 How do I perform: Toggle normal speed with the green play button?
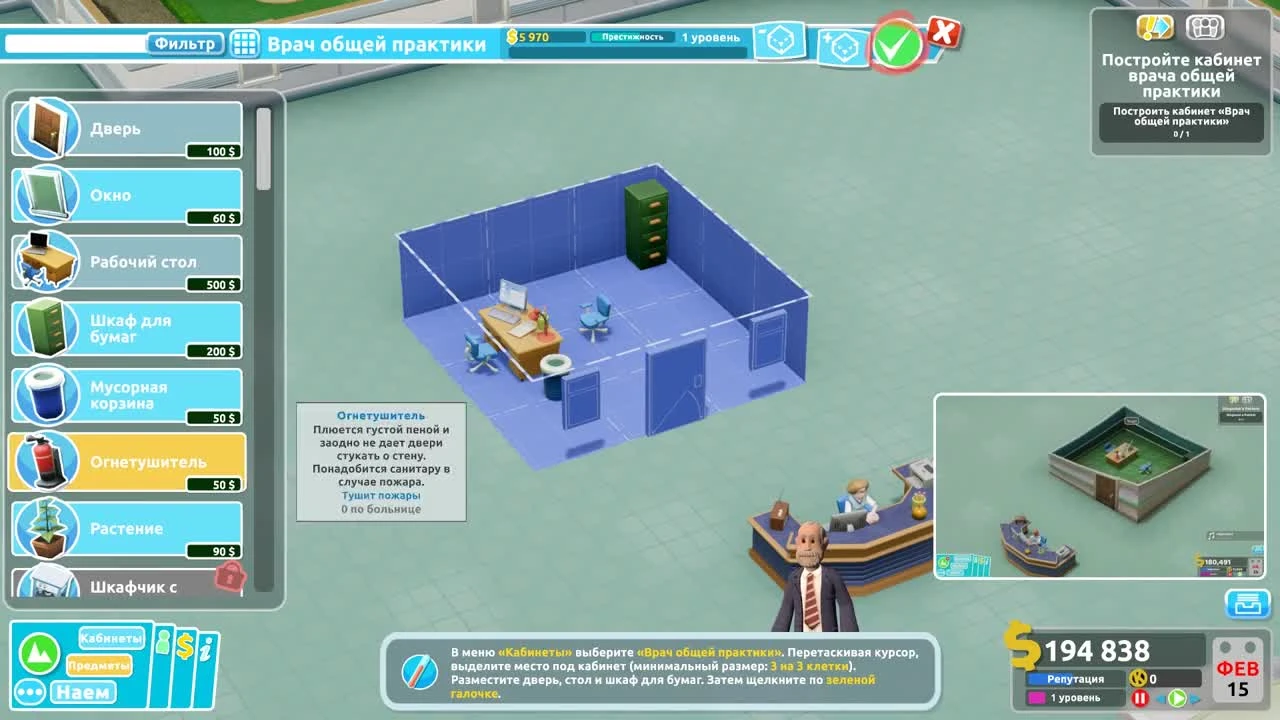1177,697
